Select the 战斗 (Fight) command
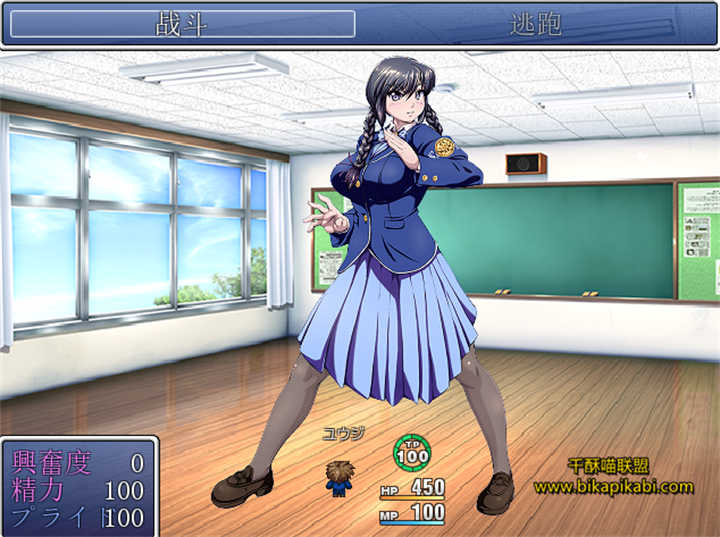The height and width of the screenshot is (537, 720). 182,24
